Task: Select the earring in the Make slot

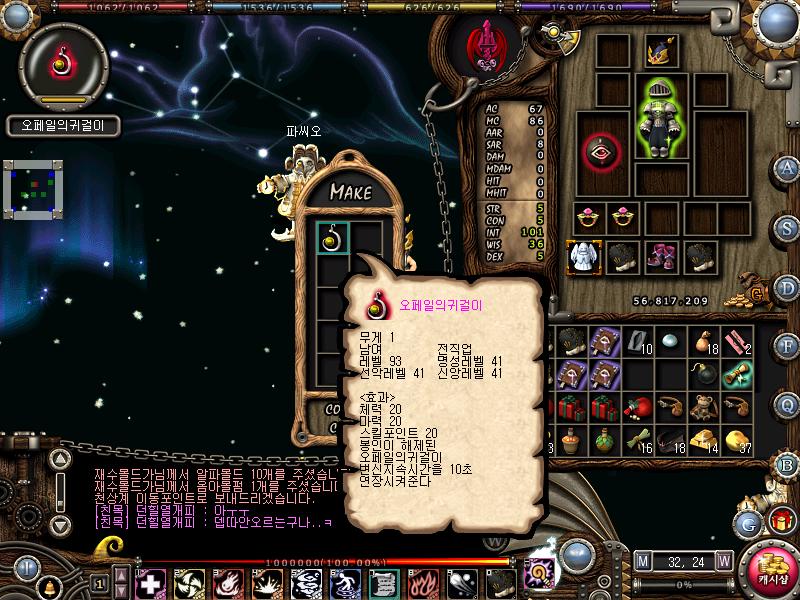Action: [x=331, y=237]
